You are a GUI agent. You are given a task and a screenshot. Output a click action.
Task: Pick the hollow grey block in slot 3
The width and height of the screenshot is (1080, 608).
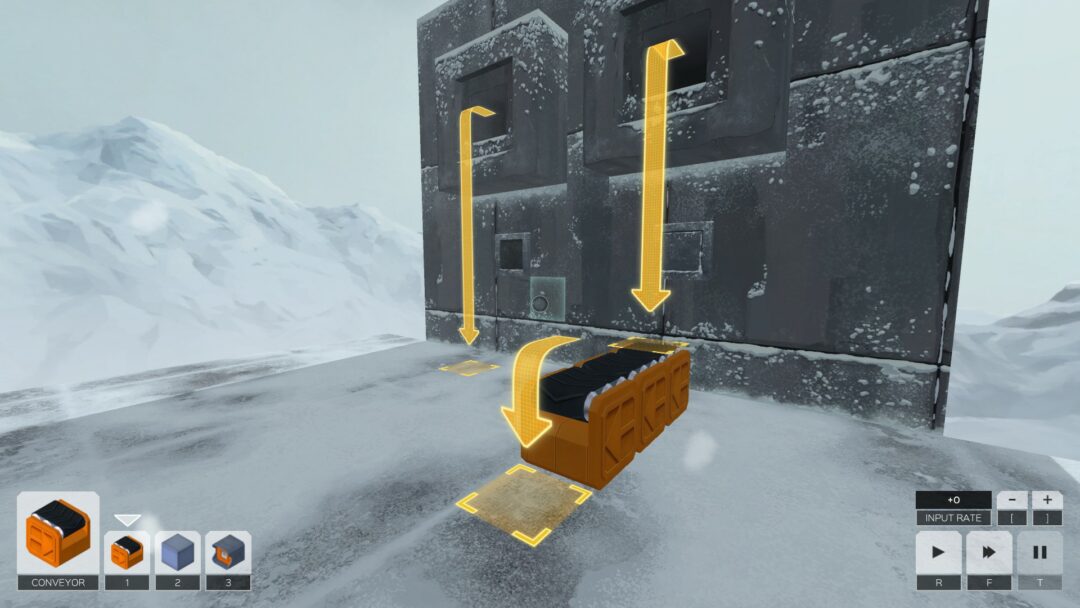[x=228, y=552]
